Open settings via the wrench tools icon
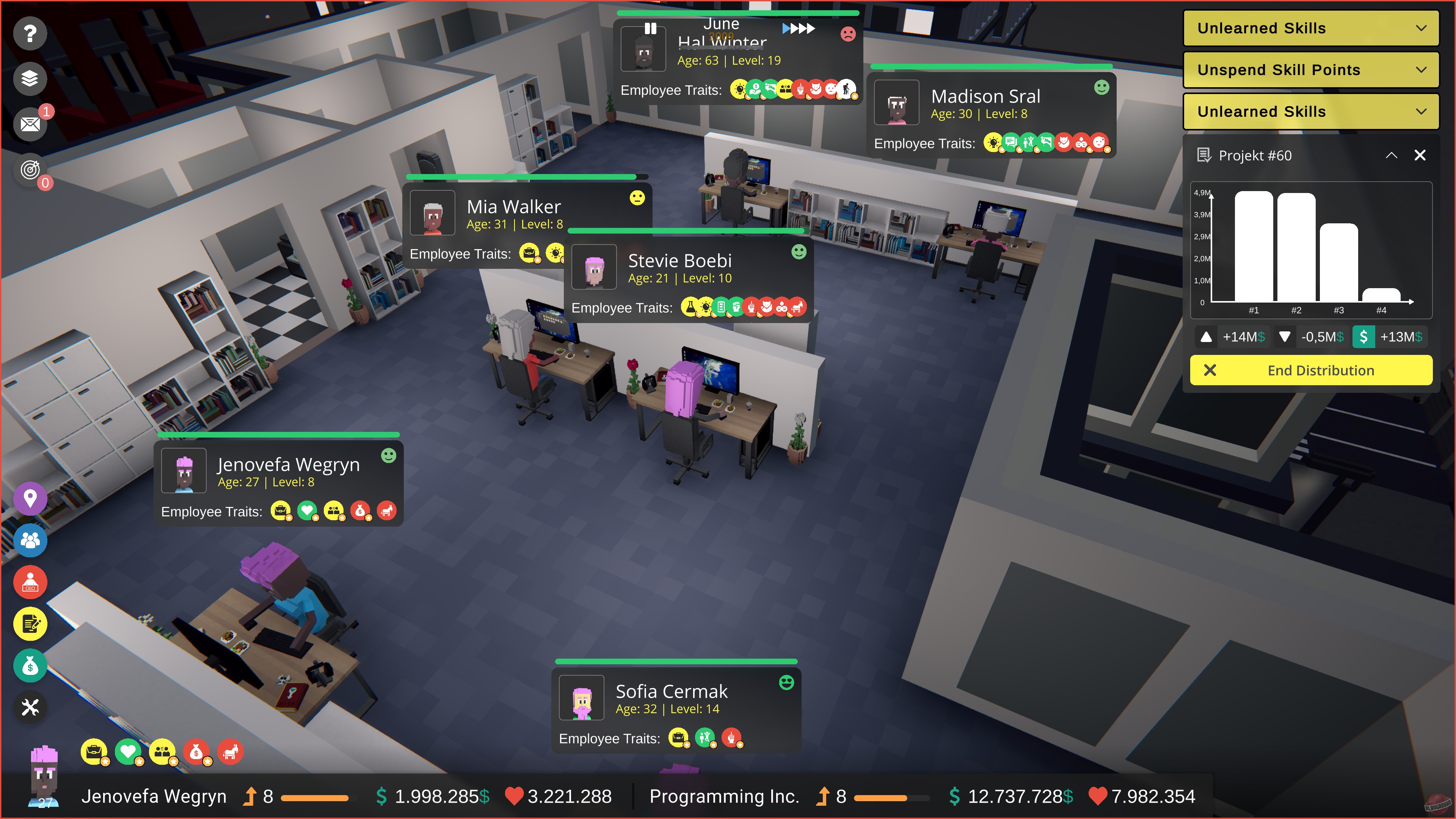 30,707
